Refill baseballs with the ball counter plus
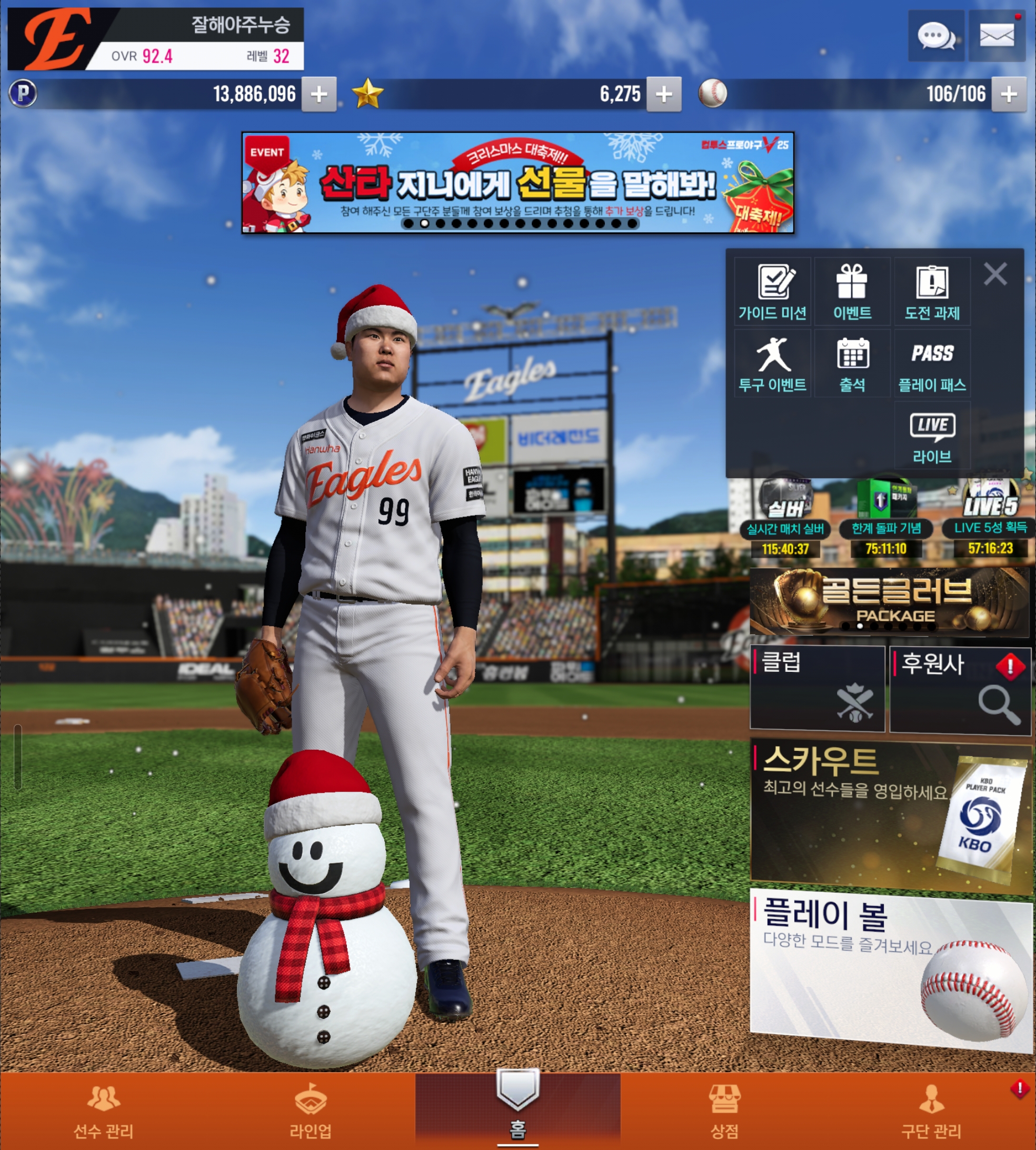 (x=1009, y=94)
